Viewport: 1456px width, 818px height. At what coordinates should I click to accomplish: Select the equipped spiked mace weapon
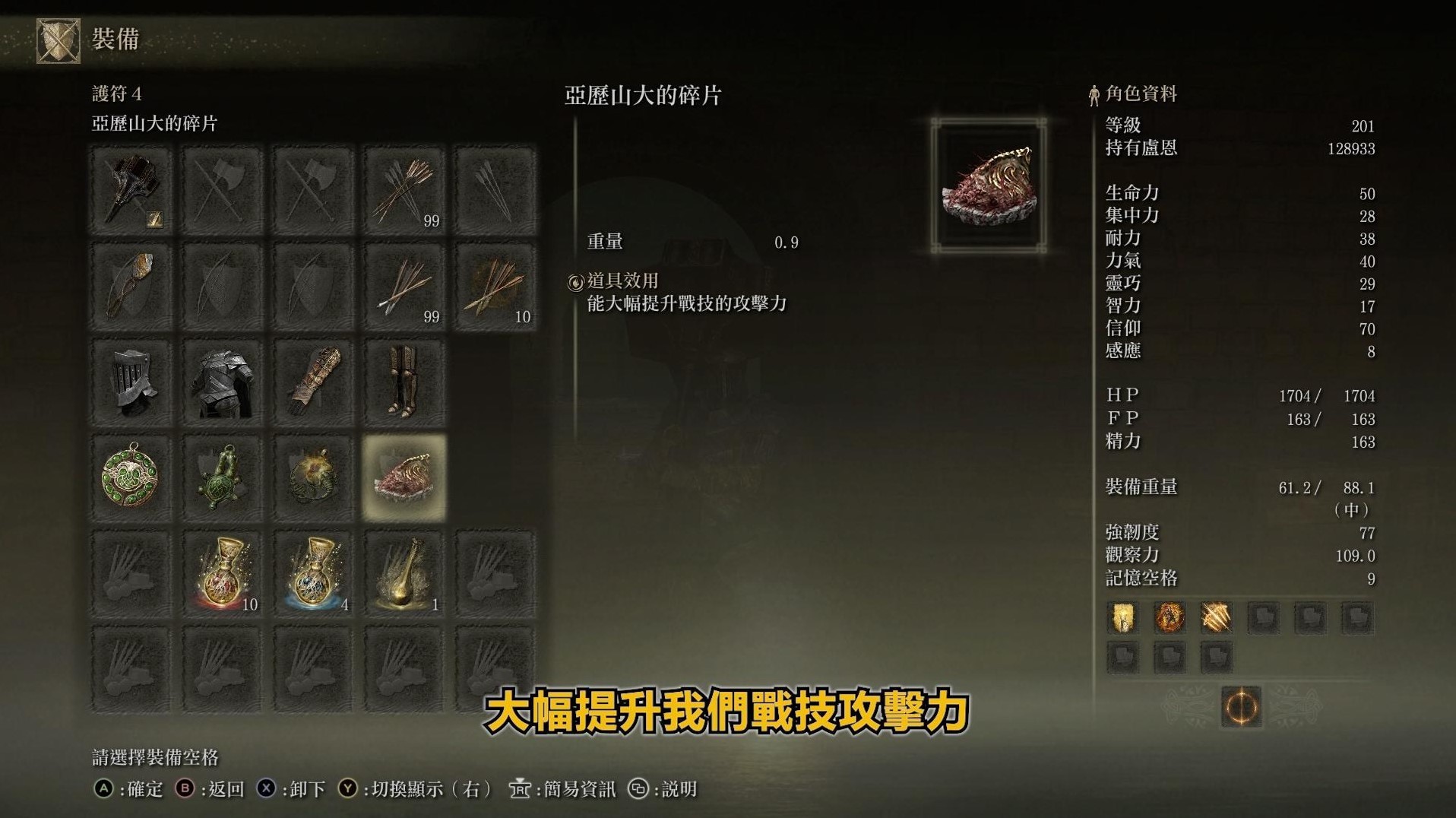click(131, 190)
